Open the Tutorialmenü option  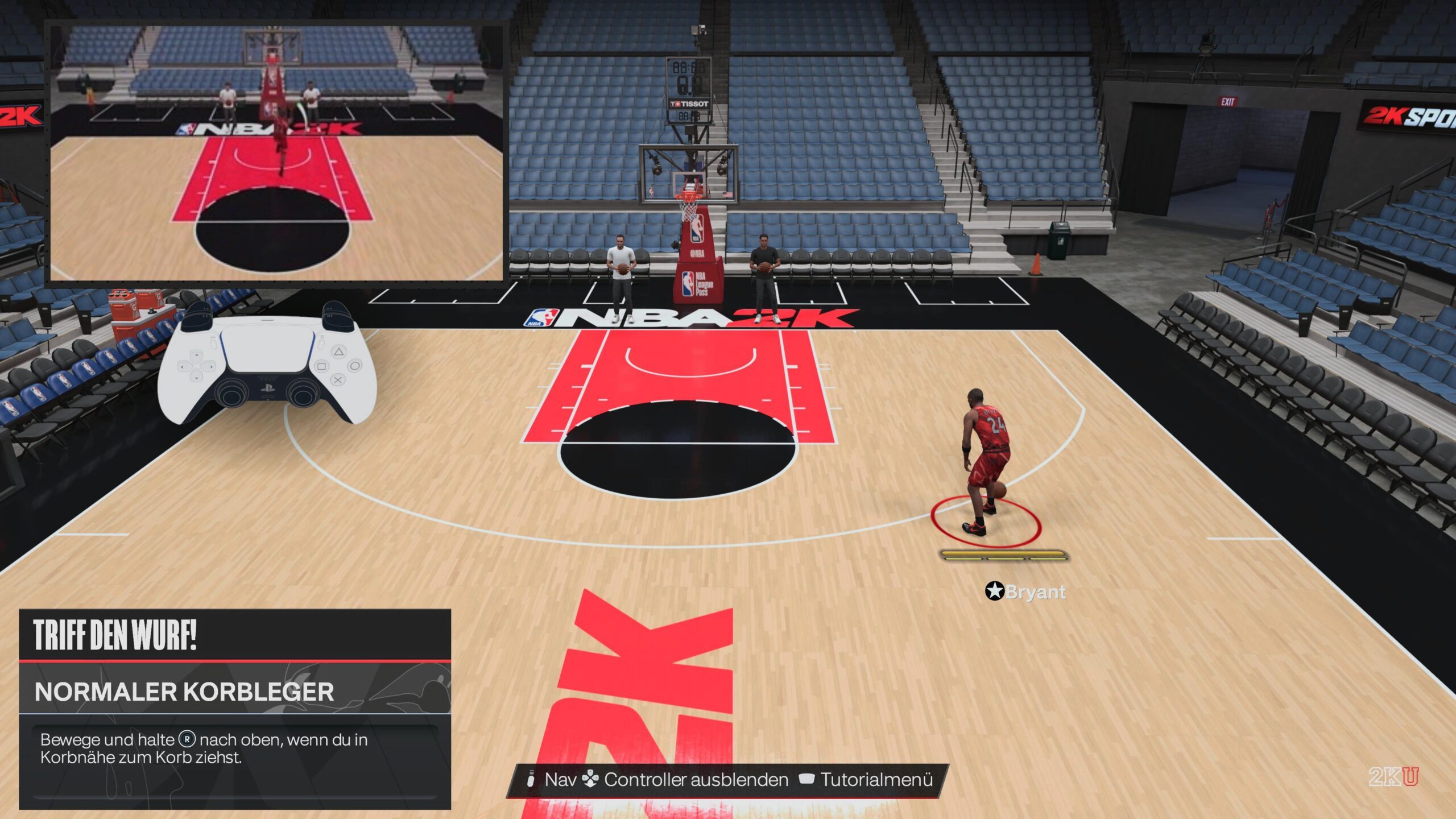876,779
